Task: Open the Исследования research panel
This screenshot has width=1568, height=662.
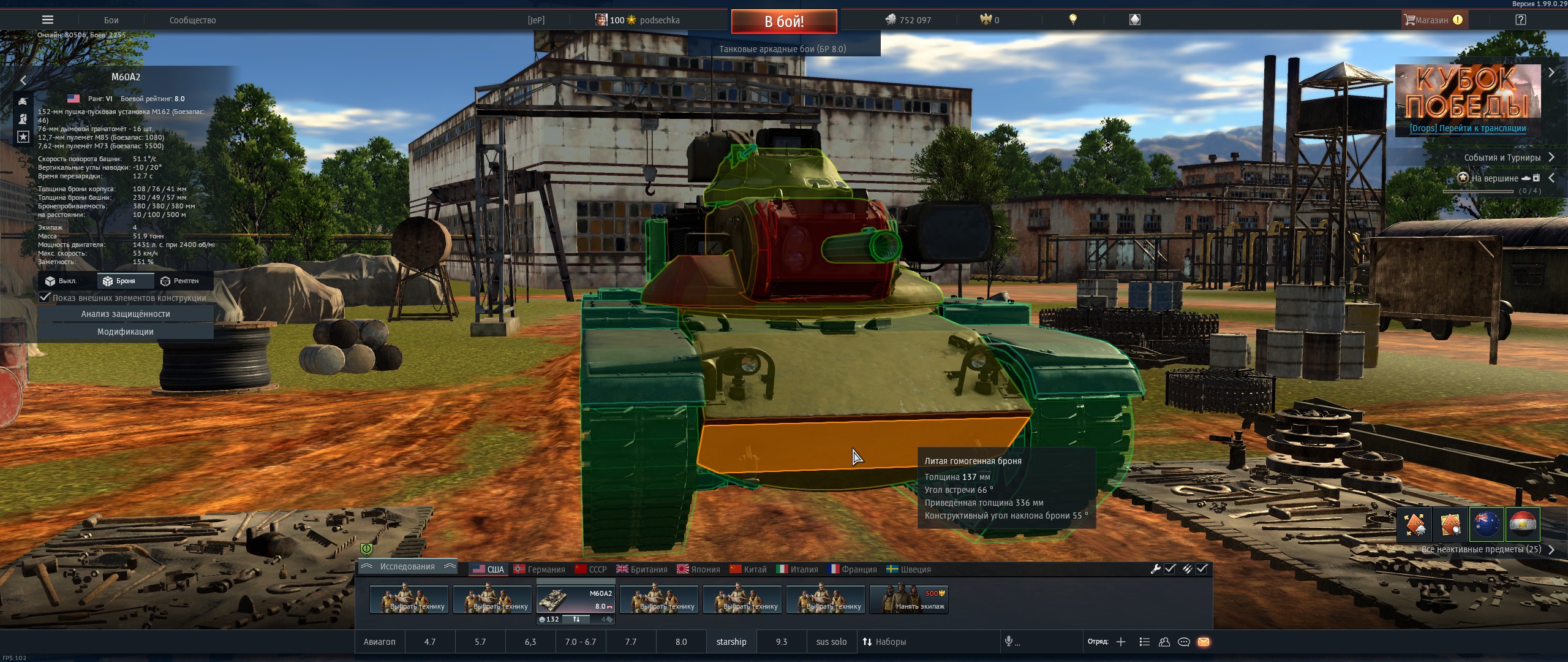Action: (407, 567)
